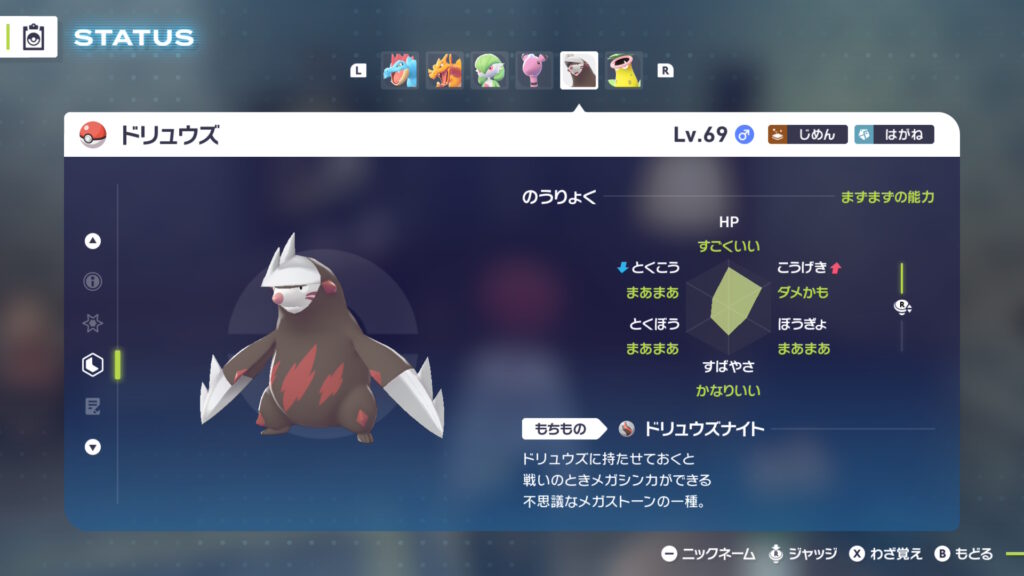The image size is (1024, 576).
Task: Open わざ覚え move learning
Action: point(886,554)
